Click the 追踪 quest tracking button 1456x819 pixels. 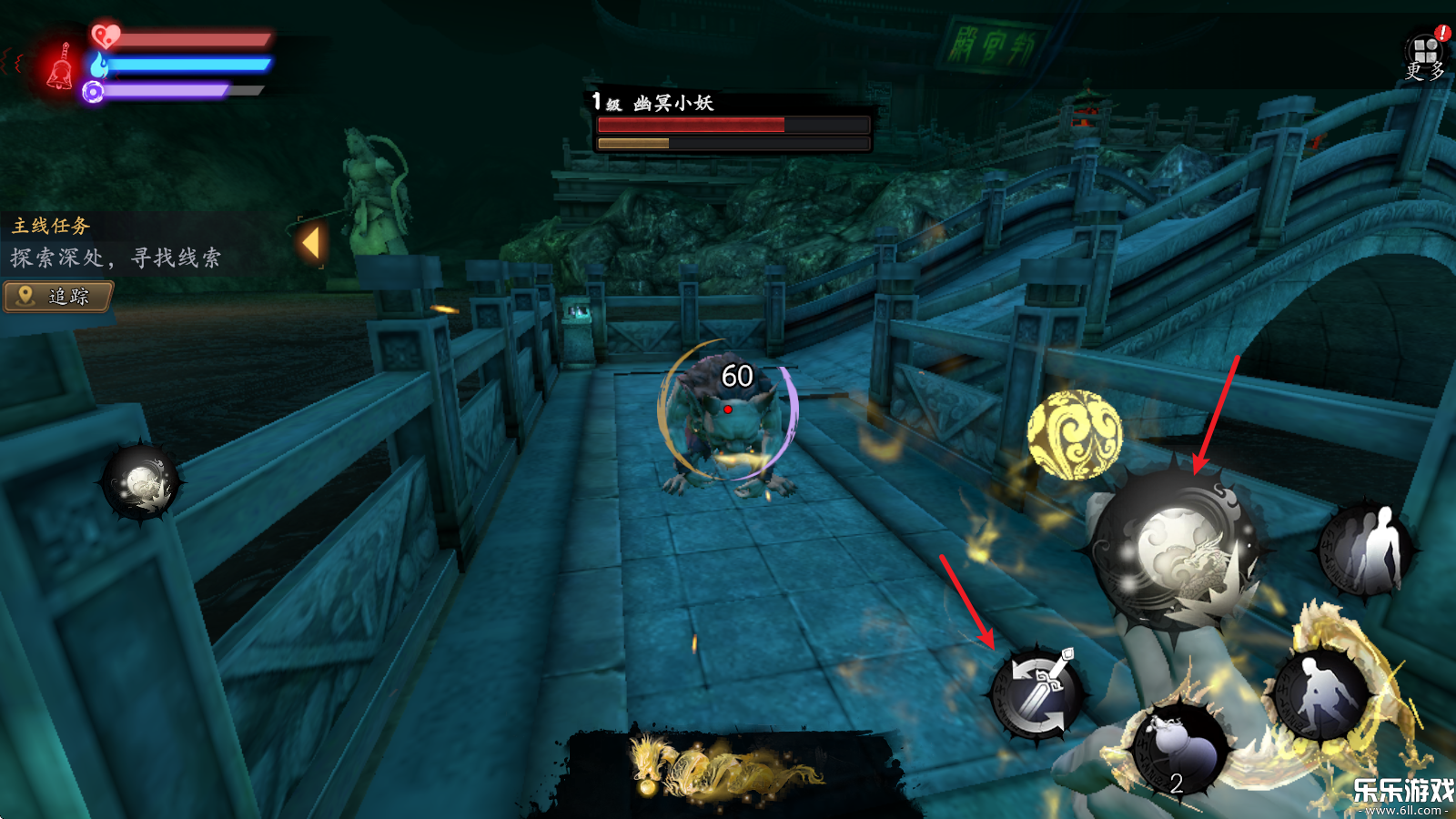(59, 296)
